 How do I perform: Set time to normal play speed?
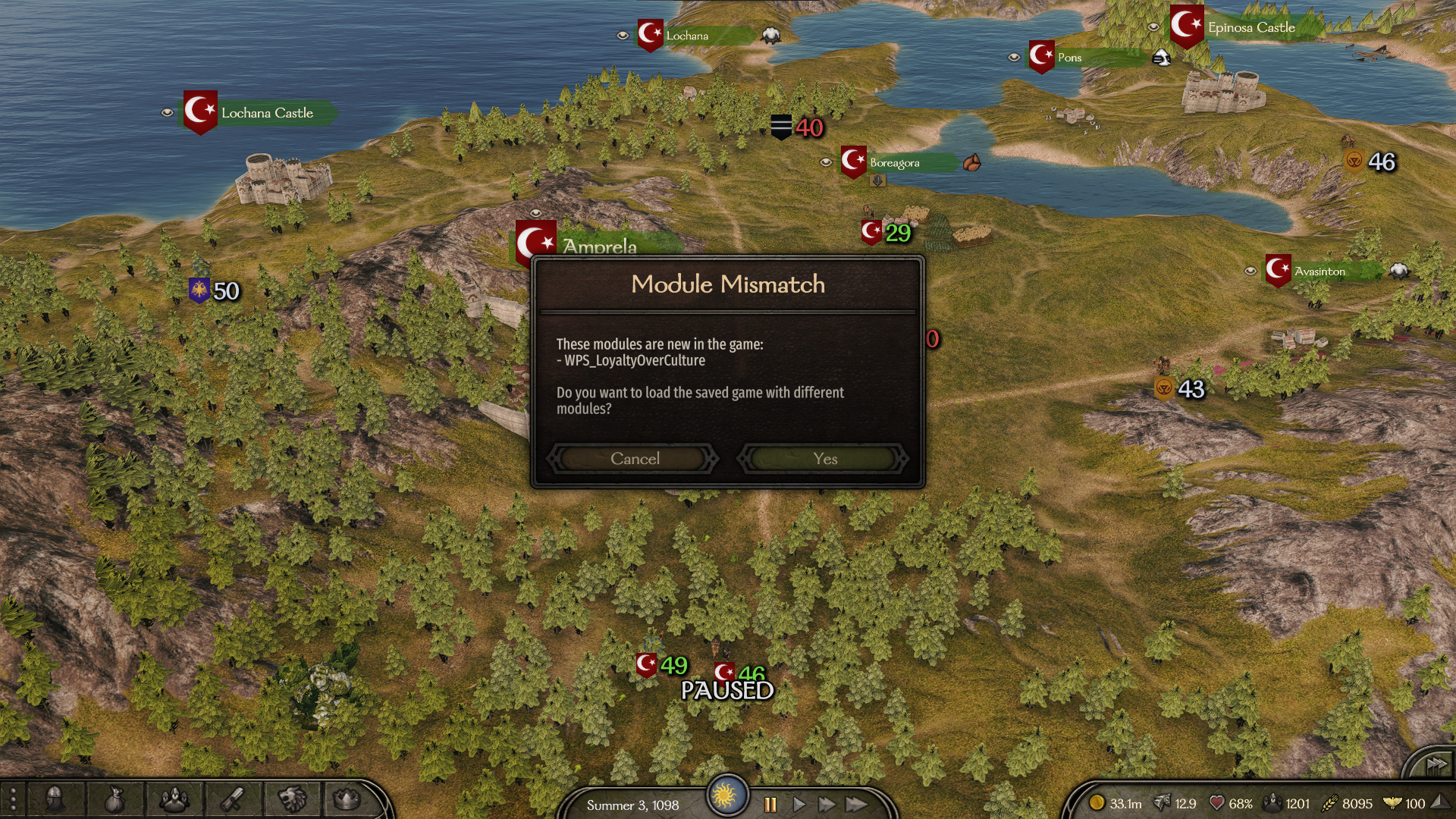[799, 805]
